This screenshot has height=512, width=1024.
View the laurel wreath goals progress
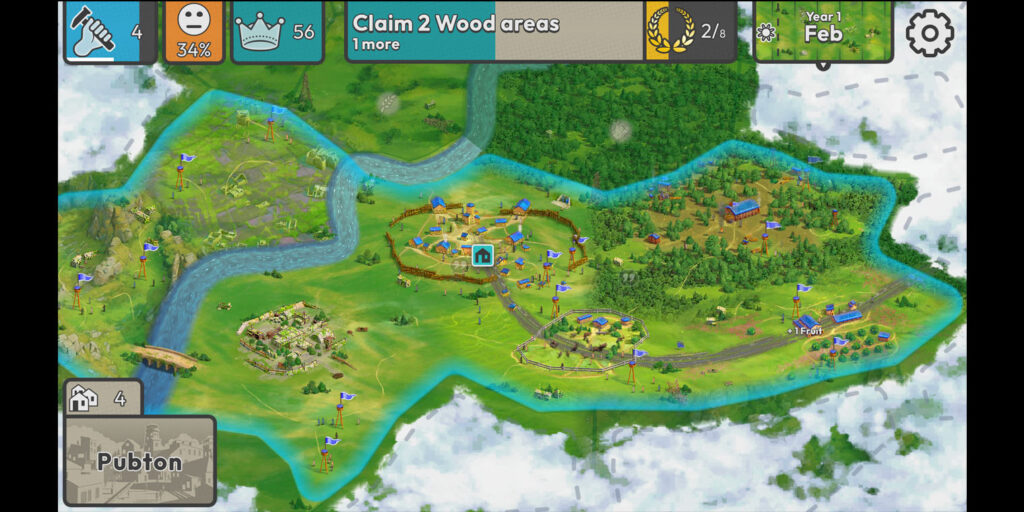691,31
